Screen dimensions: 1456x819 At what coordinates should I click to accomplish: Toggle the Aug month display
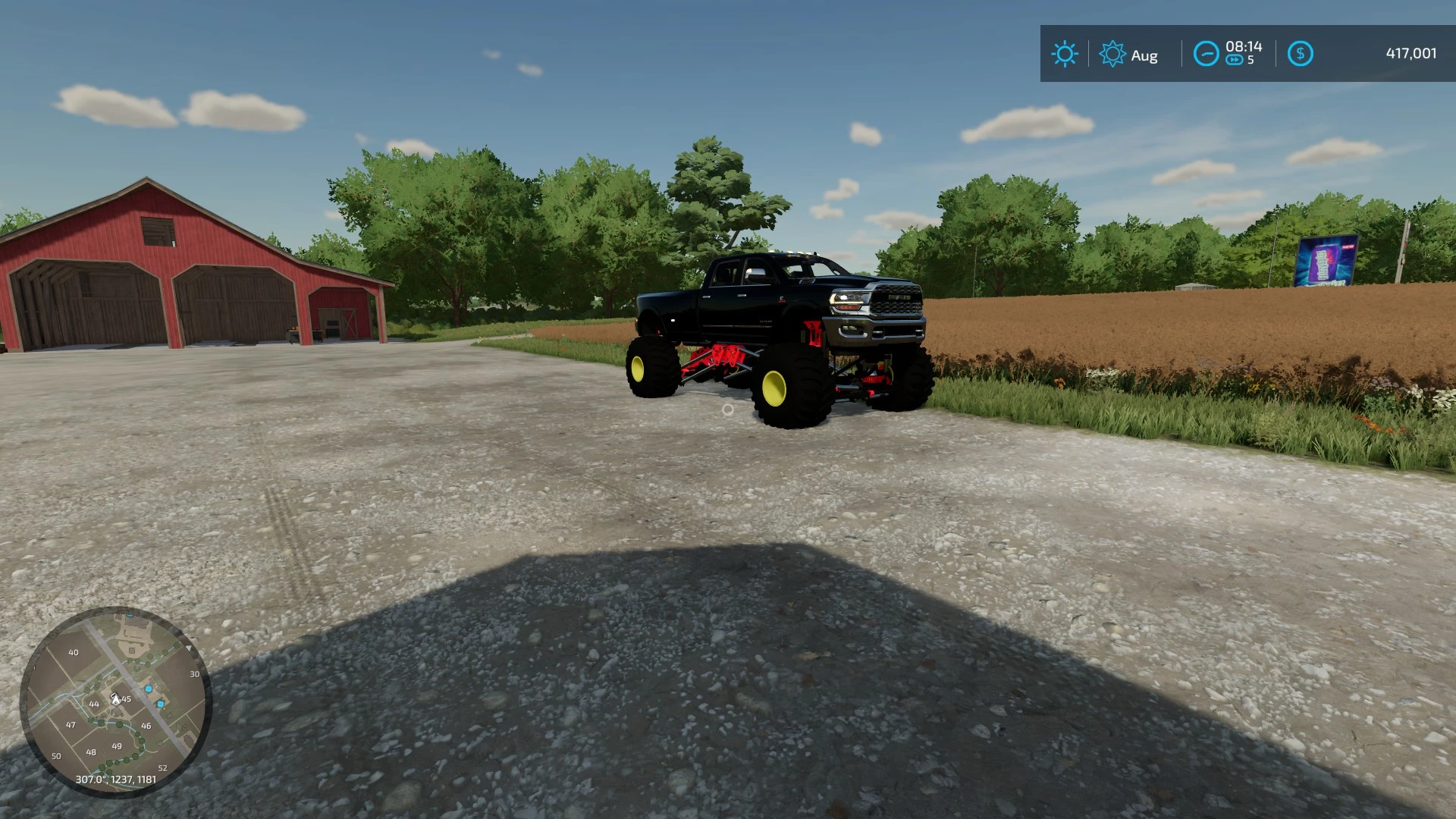pos(1144,55)
